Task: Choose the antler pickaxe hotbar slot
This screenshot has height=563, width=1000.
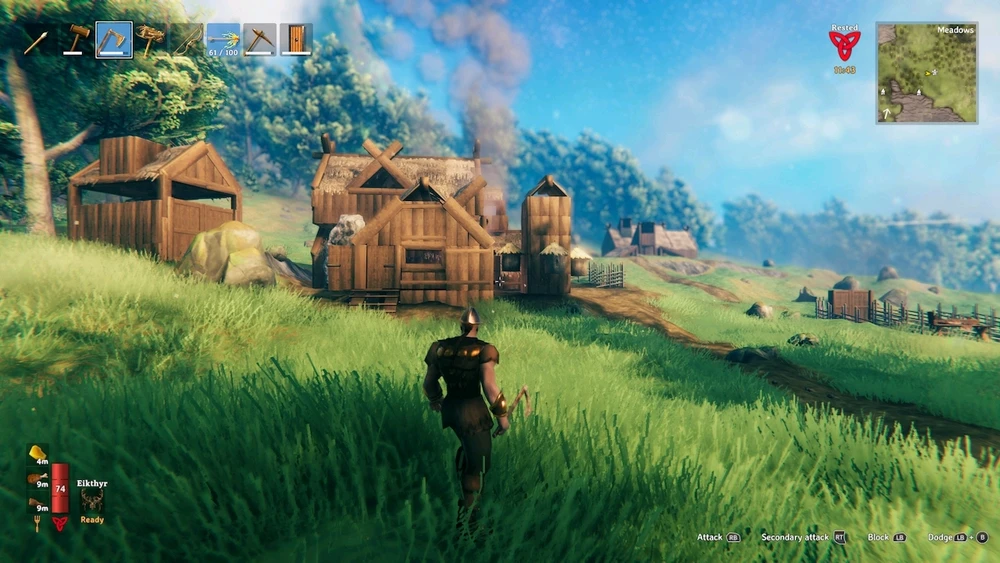Action: point(150,41)
